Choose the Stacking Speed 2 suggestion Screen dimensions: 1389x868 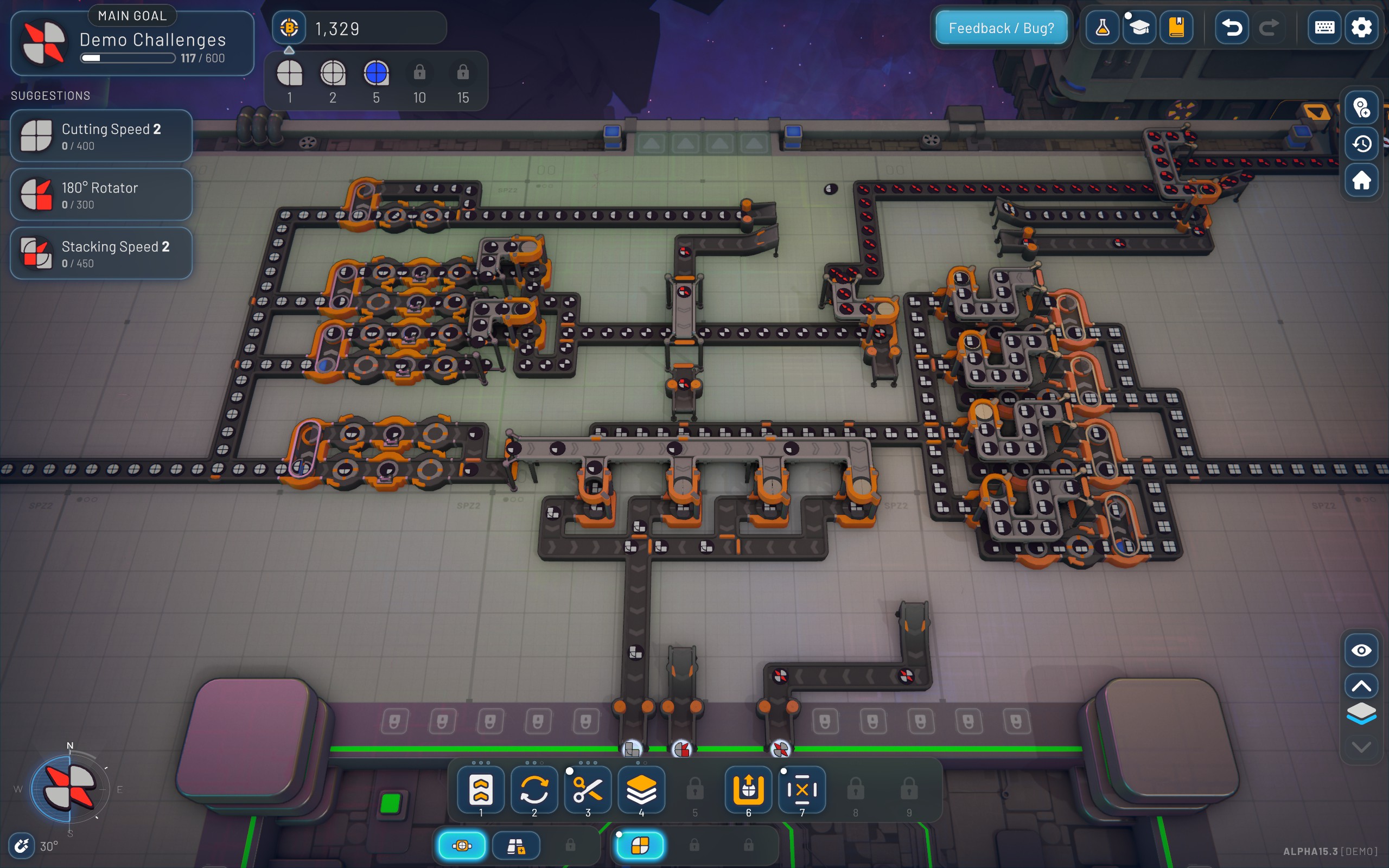click(101, 253)
